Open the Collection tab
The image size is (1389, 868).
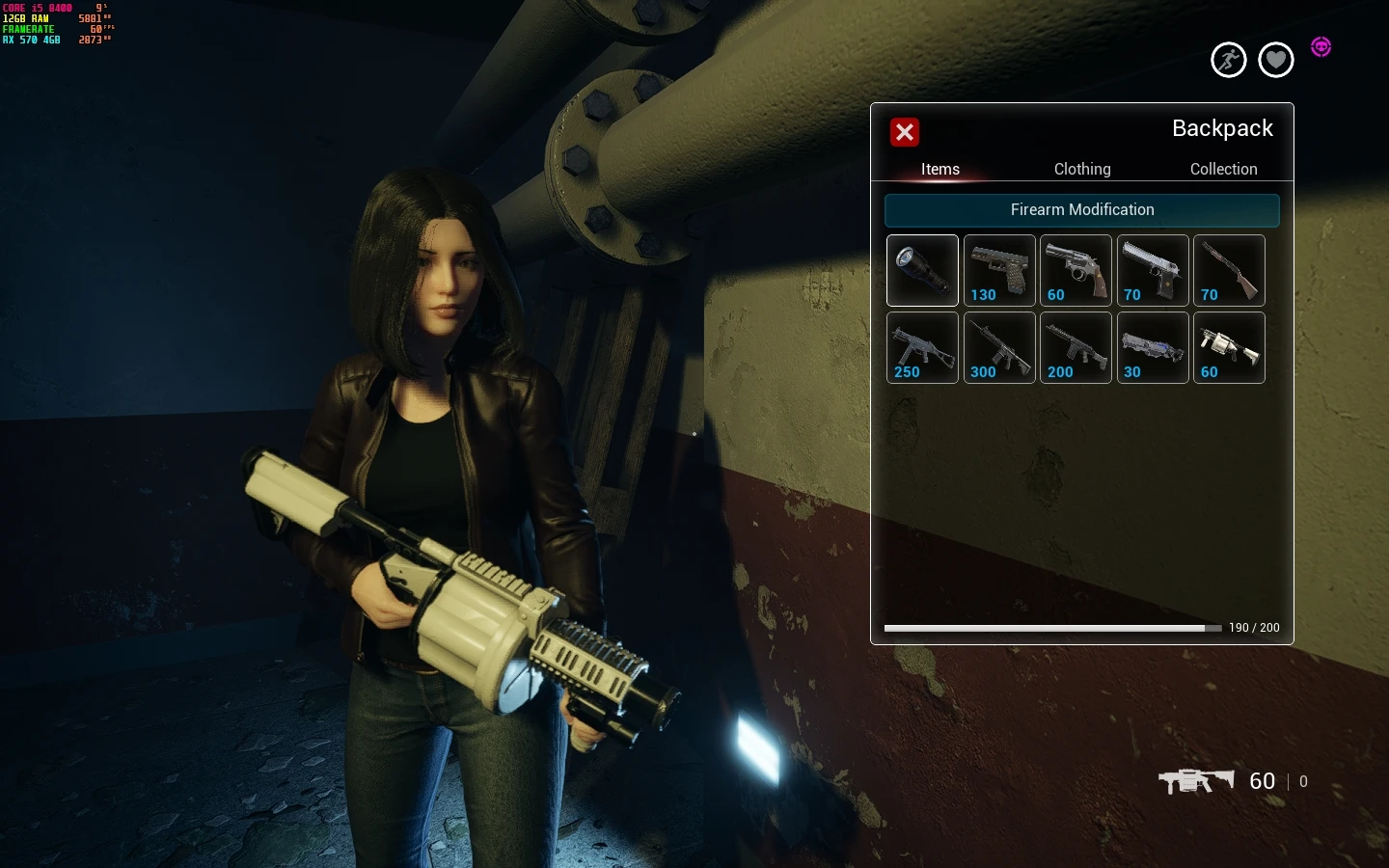[1223, 169]
